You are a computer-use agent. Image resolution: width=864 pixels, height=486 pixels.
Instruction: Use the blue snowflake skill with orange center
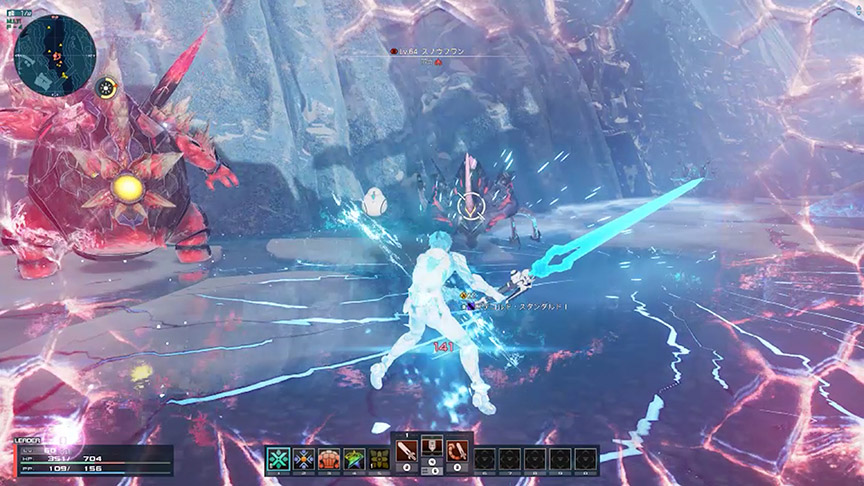(304, 459)
